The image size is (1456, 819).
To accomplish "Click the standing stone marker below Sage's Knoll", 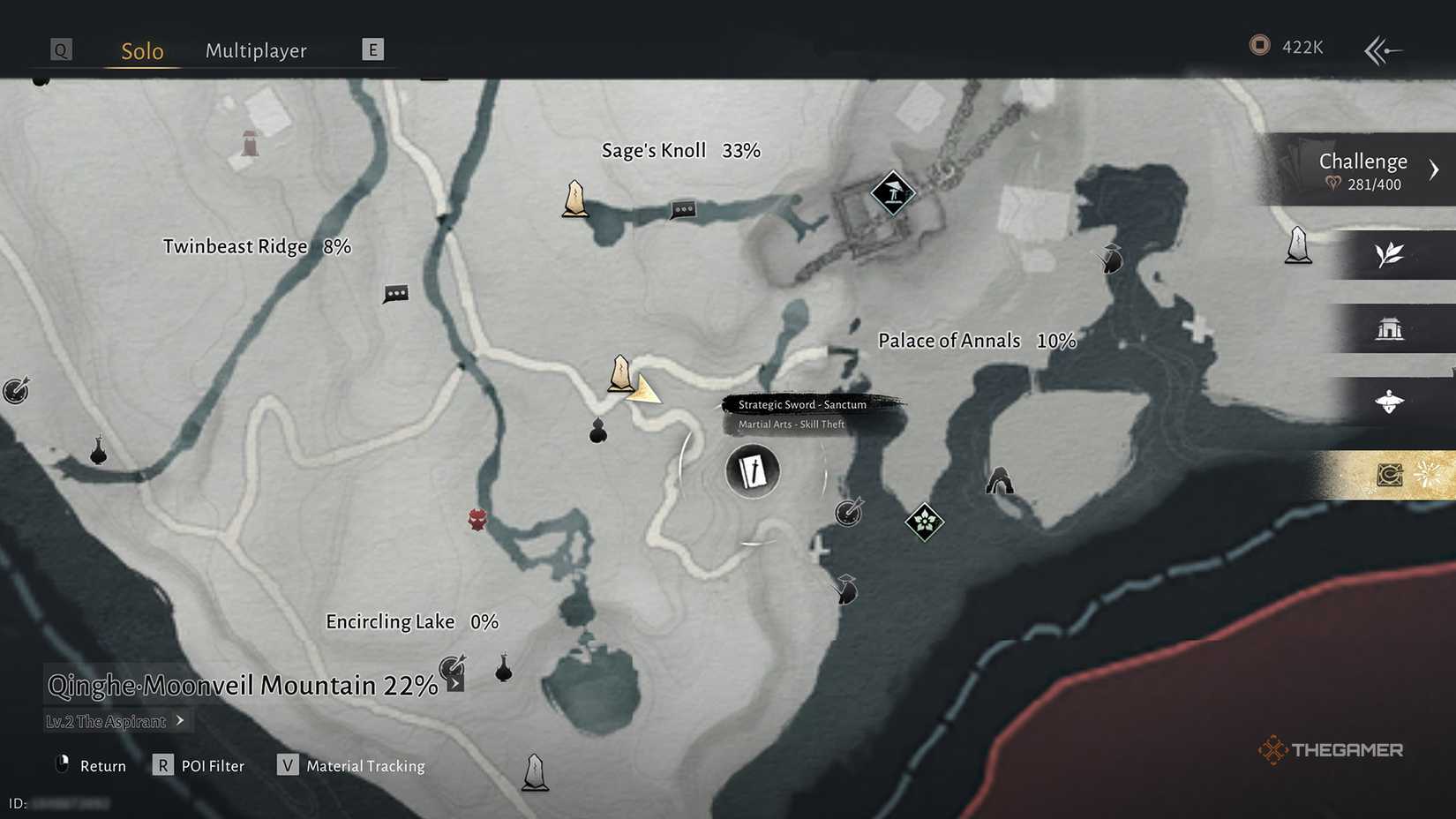I will pos(574,199).
